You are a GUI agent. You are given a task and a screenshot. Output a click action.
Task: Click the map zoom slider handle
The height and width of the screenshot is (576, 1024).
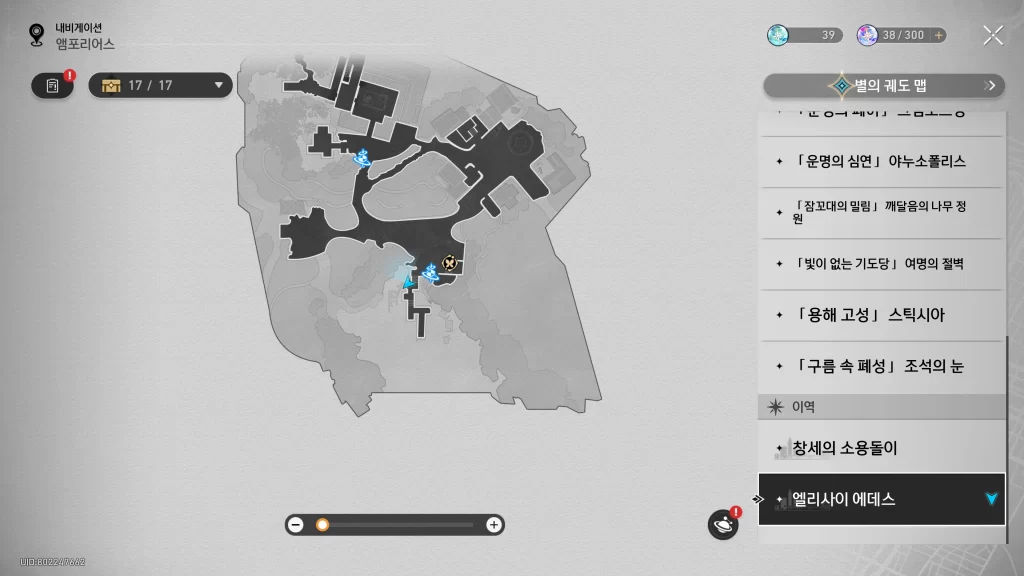[x=322, y=525]
